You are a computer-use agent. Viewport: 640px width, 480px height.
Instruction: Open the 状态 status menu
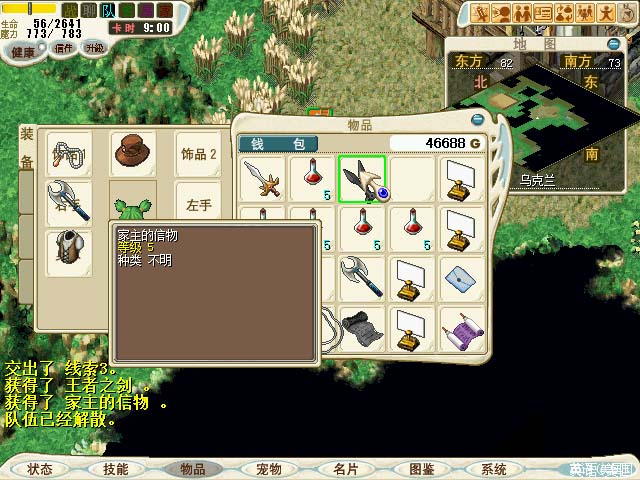40,468
